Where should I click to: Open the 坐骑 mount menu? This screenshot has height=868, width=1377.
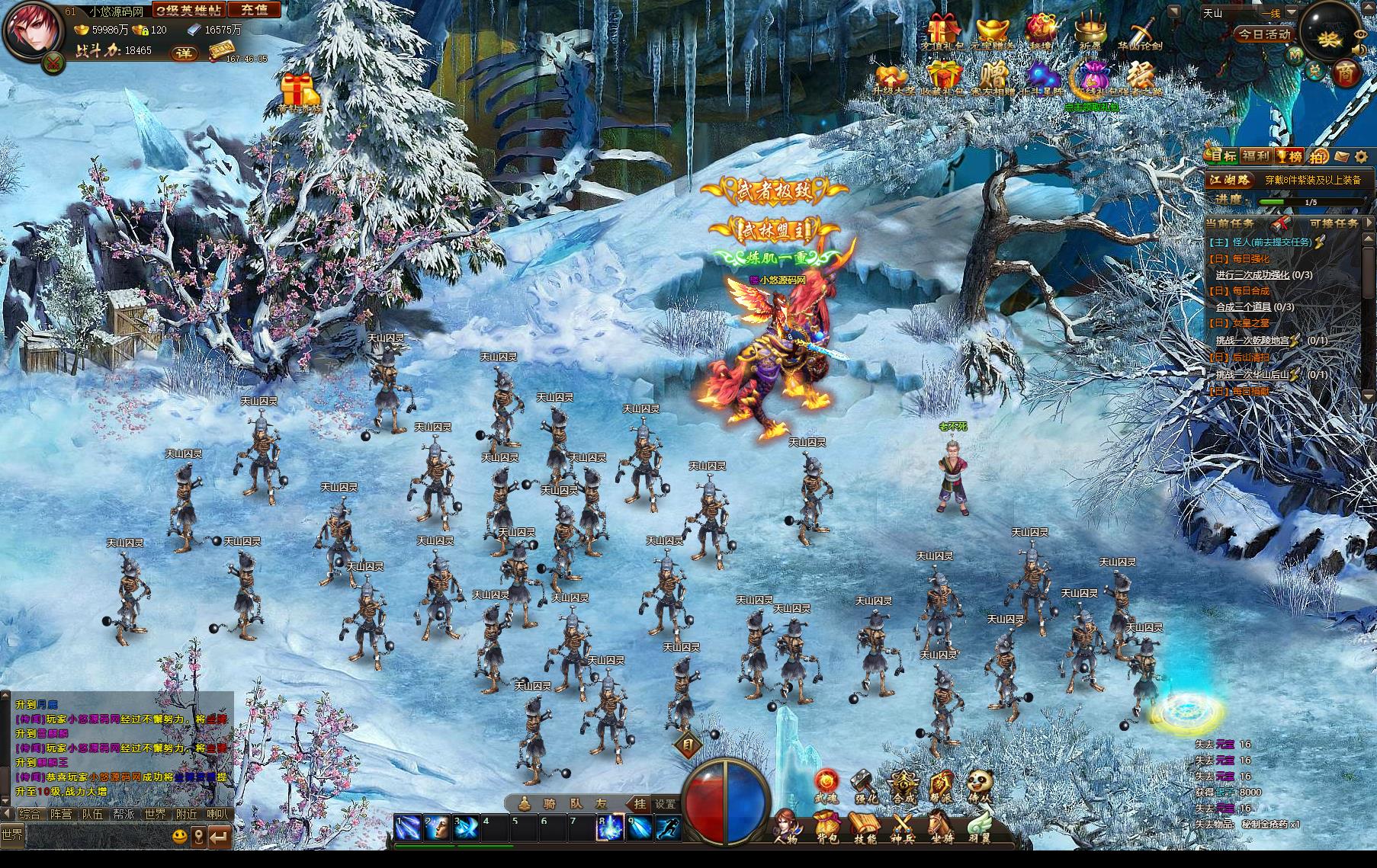[x=939, y=828]
